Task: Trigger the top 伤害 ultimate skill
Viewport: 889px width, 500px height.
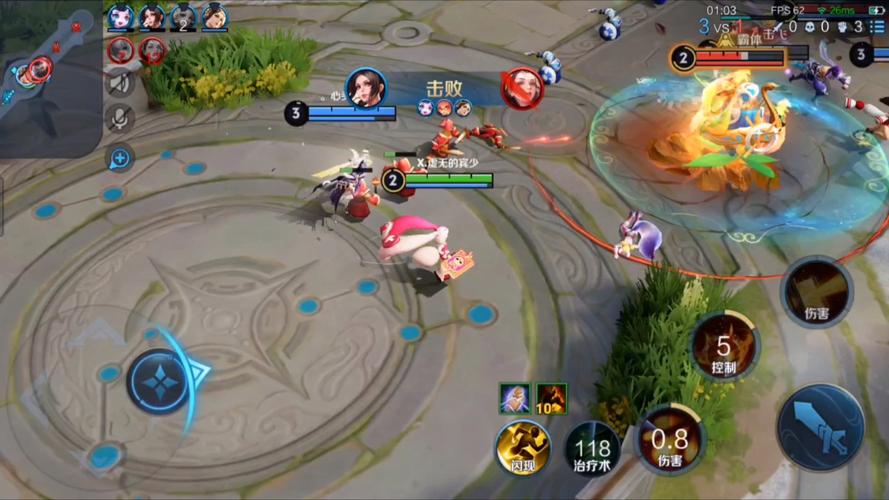Action: coord(816,291)
